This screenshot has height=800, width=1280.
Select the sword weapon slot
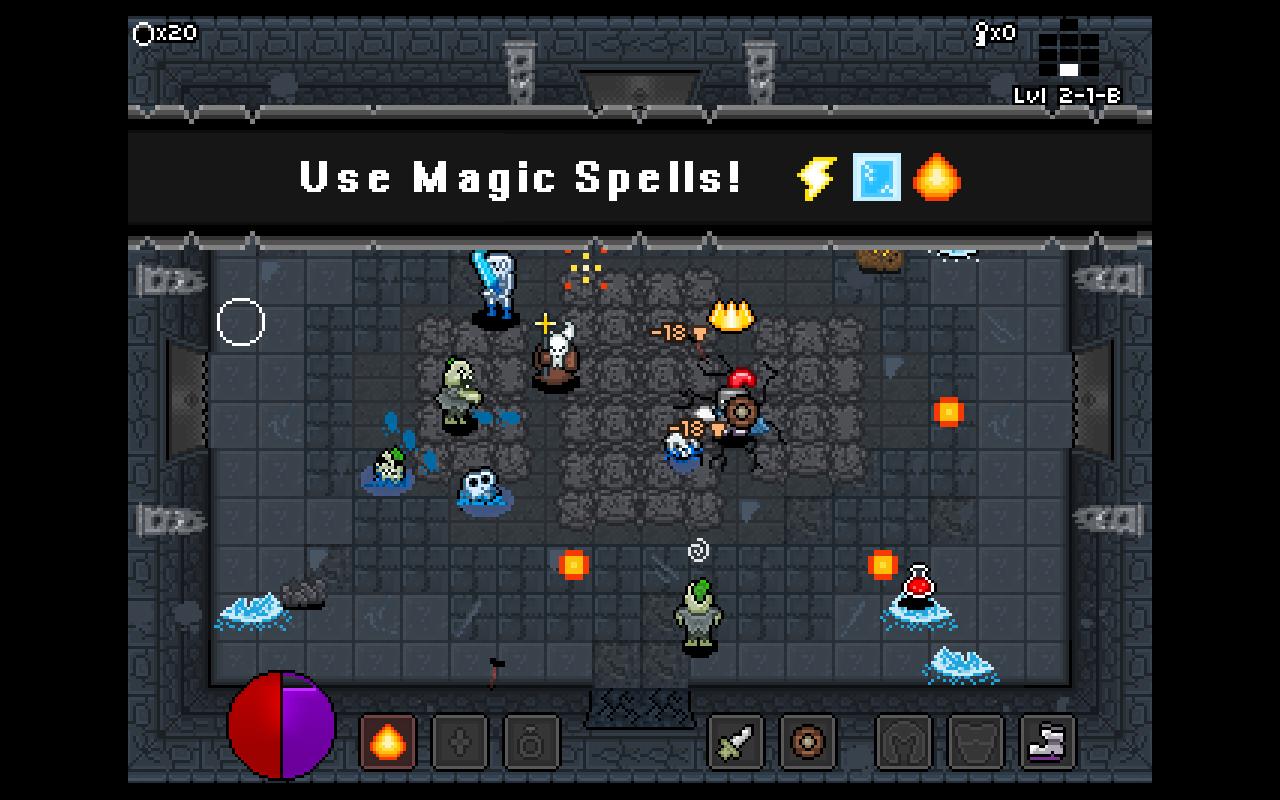tap(735, 742)
